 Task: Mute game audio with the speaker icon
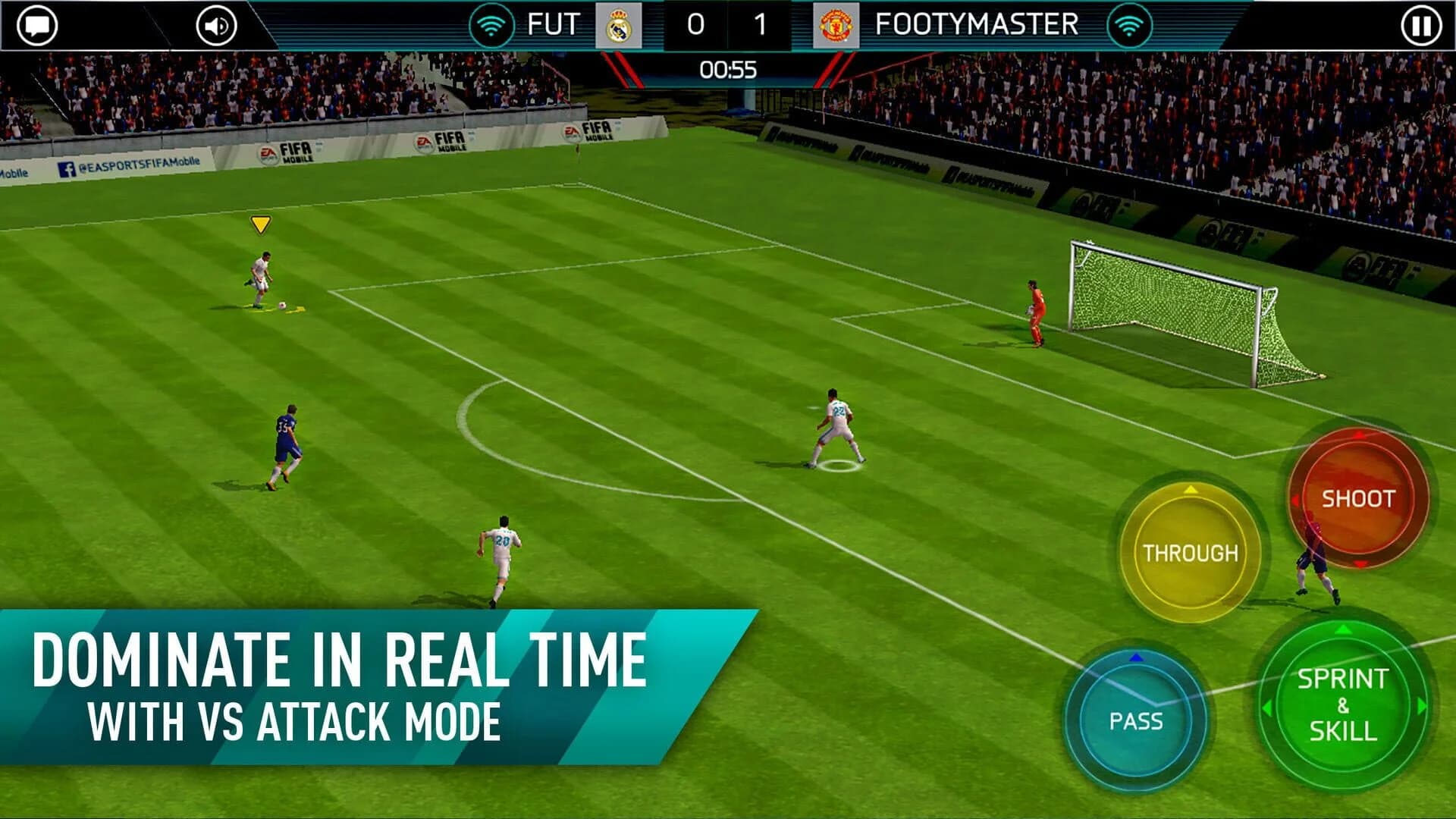coord(215,24)
